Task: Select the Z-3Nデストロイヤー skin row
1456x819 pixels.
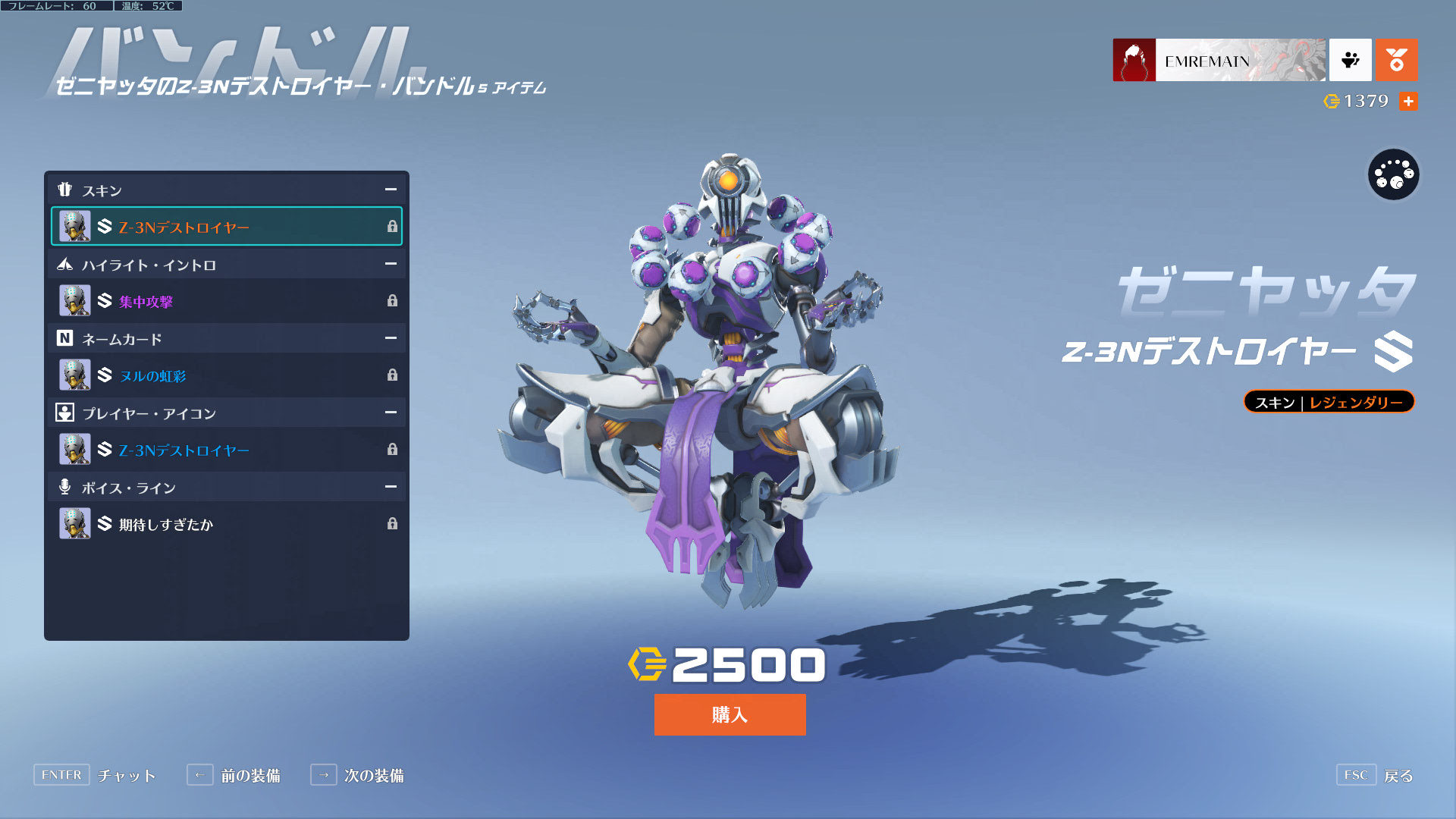Action: tap(226, 227)
